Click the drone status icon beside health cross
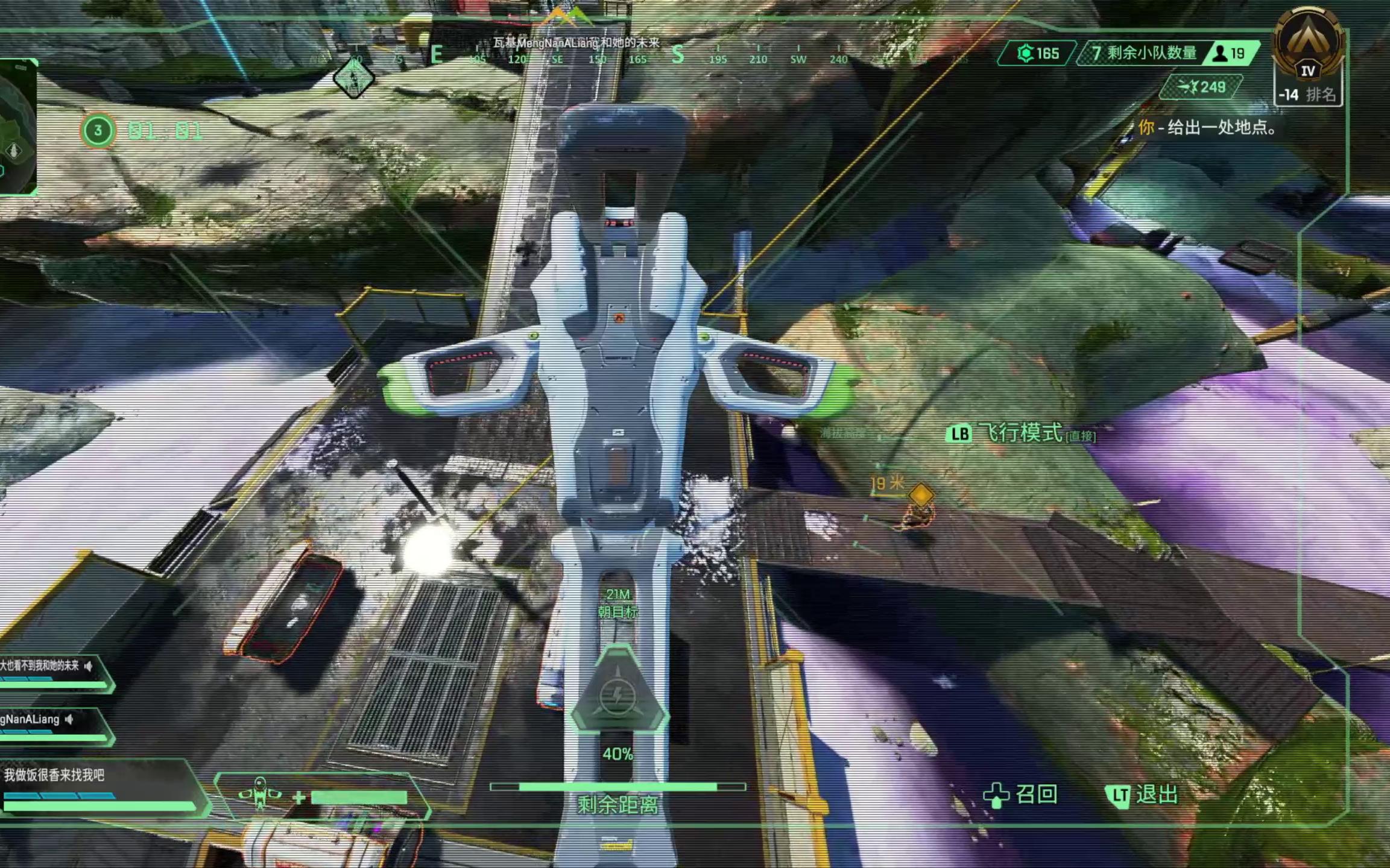Screen dimensions: 1390x868 tap(260, 793)
